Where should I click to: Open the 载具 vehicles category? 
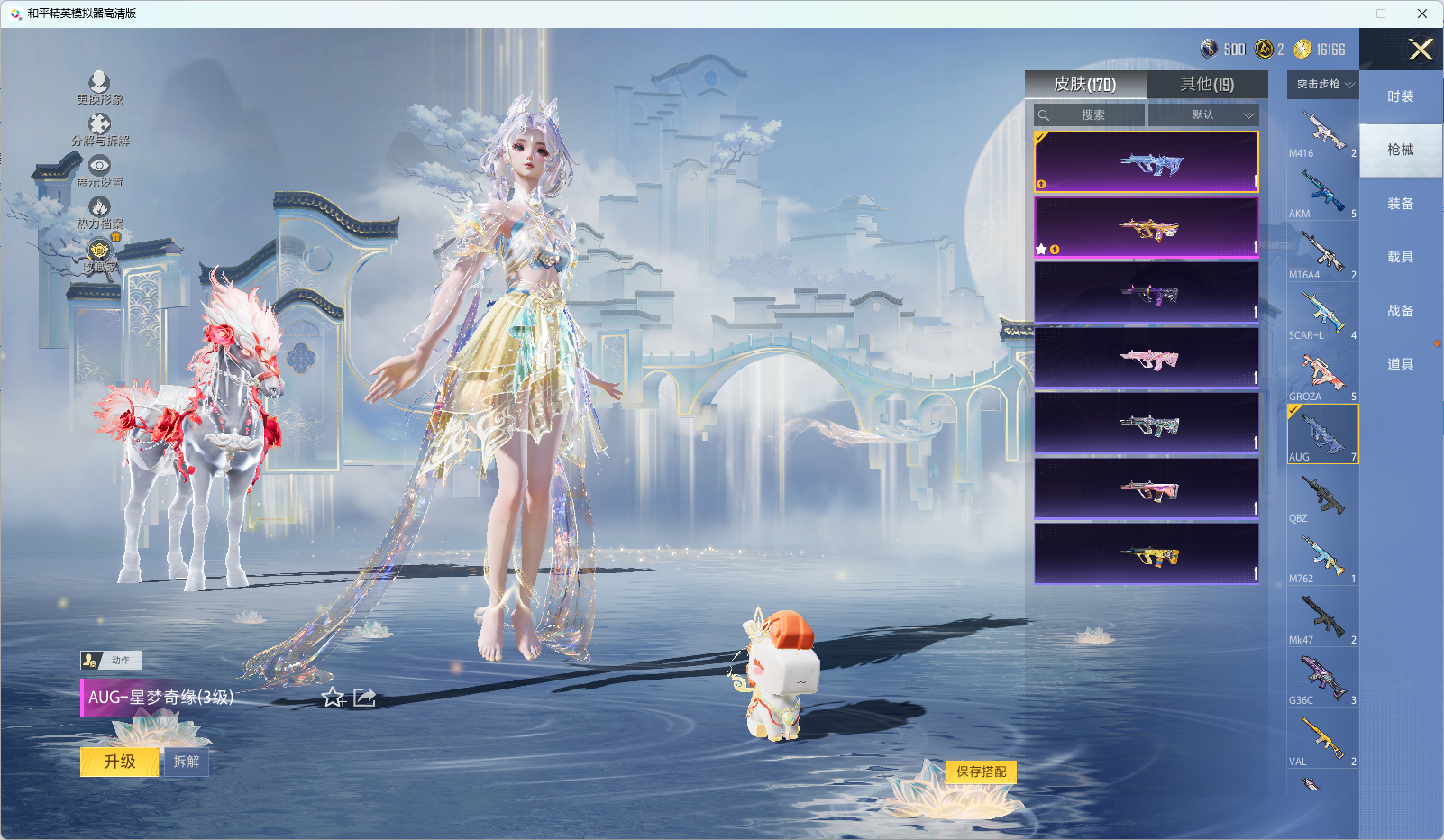1400,257
